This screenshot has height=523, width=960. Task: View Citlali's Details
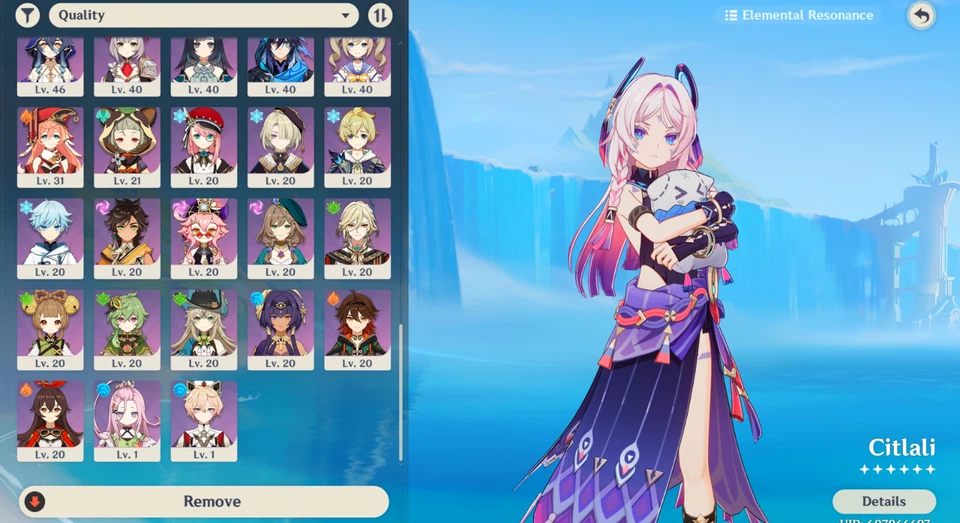(883, 501)
